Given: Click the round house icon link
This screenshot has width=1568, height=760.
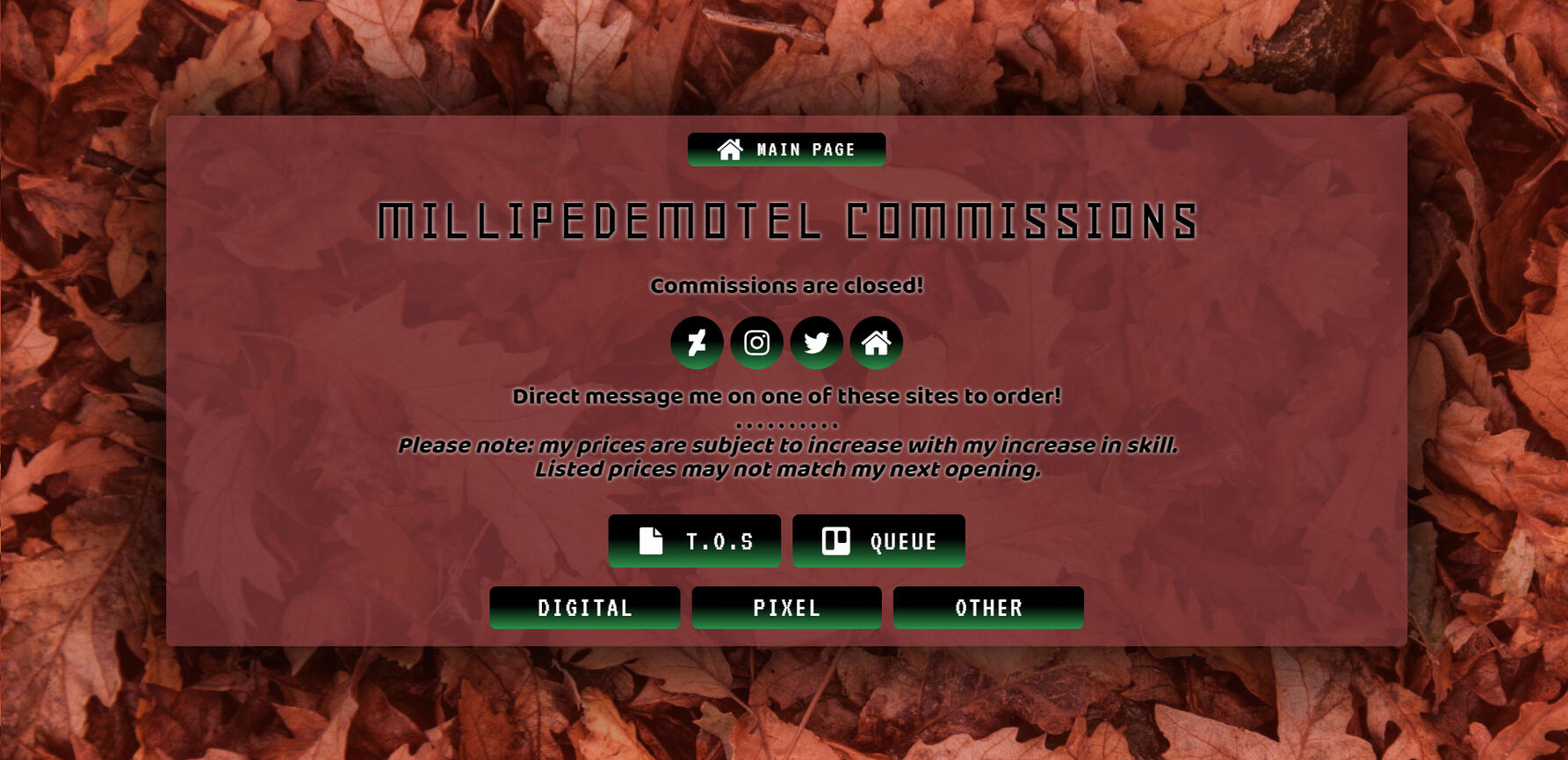Looking at the screenshot, I should 876,343.
